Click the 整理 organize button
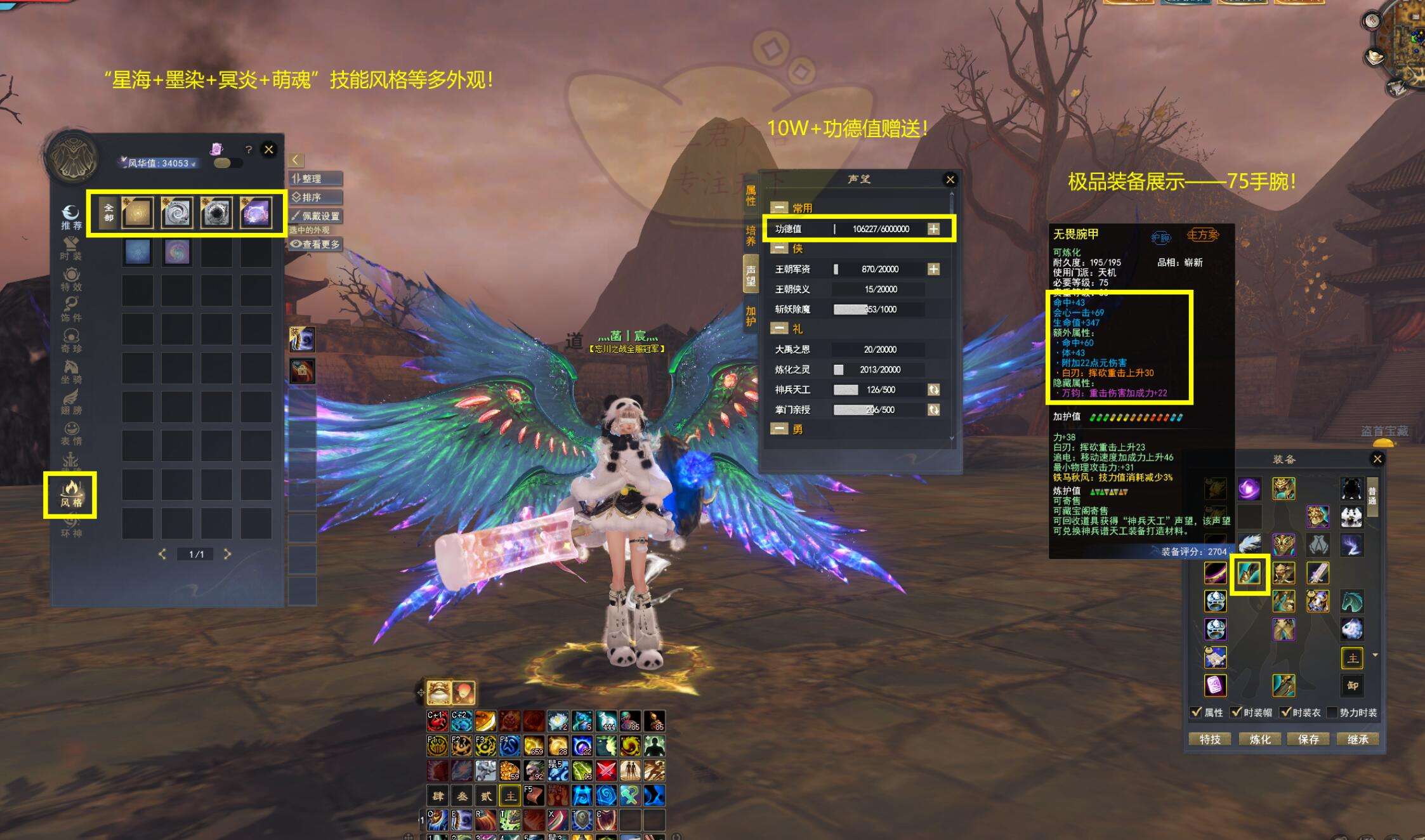Image resolution: width=1425 pixels, height=840 pixels. click(315, 179)
